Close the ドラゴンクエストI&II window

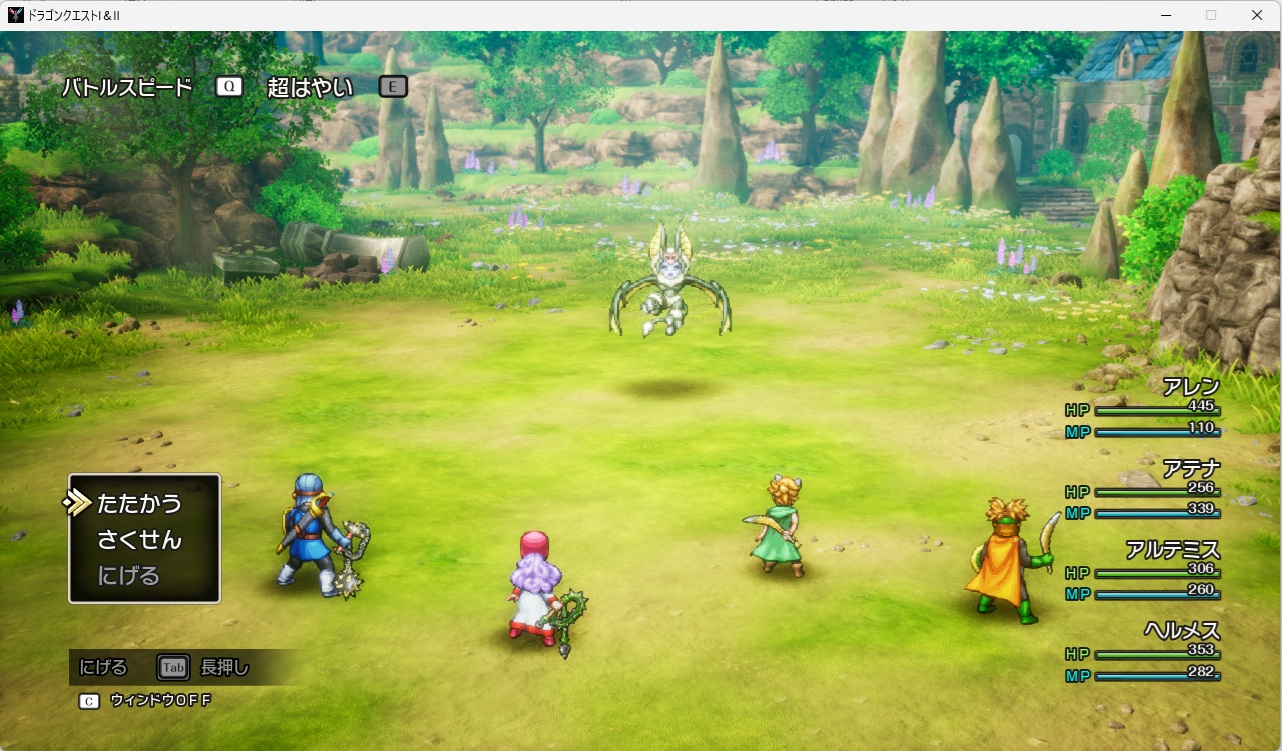click(x=1257, y=15)
